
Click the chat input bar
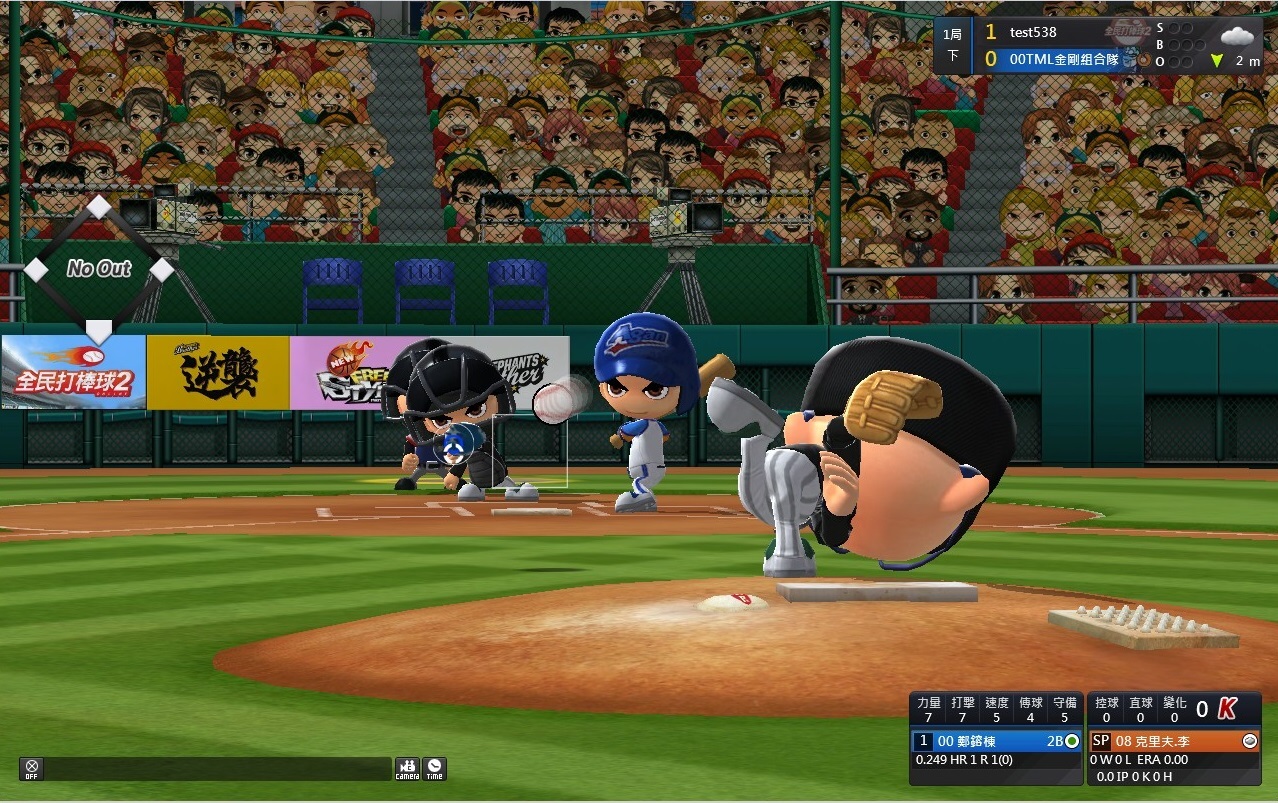[217, 768]
